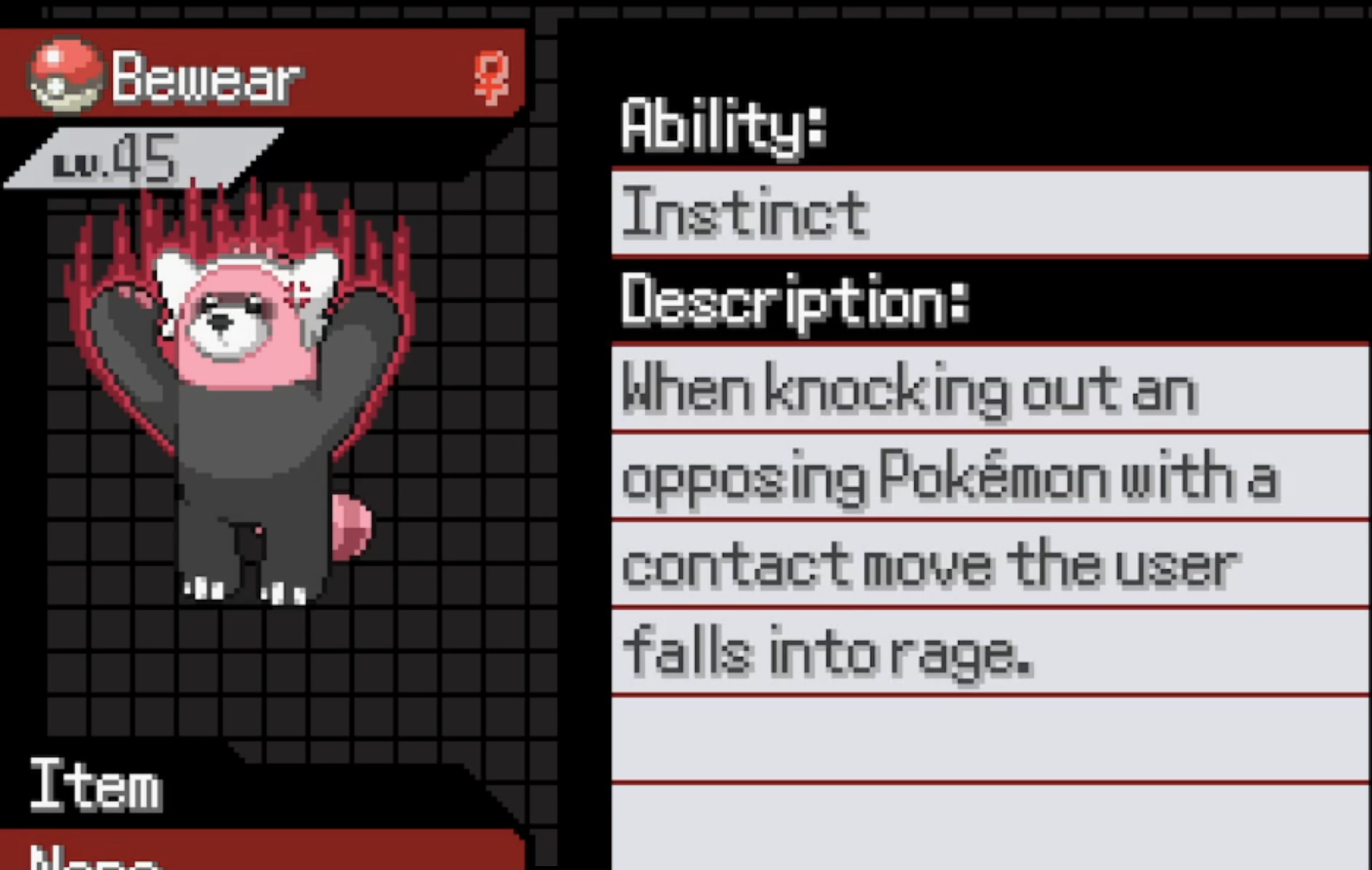Select the Instinct ability name row
Viewport: 1372px width, 870px height.
pyautogui.click(x=988, y=212)
